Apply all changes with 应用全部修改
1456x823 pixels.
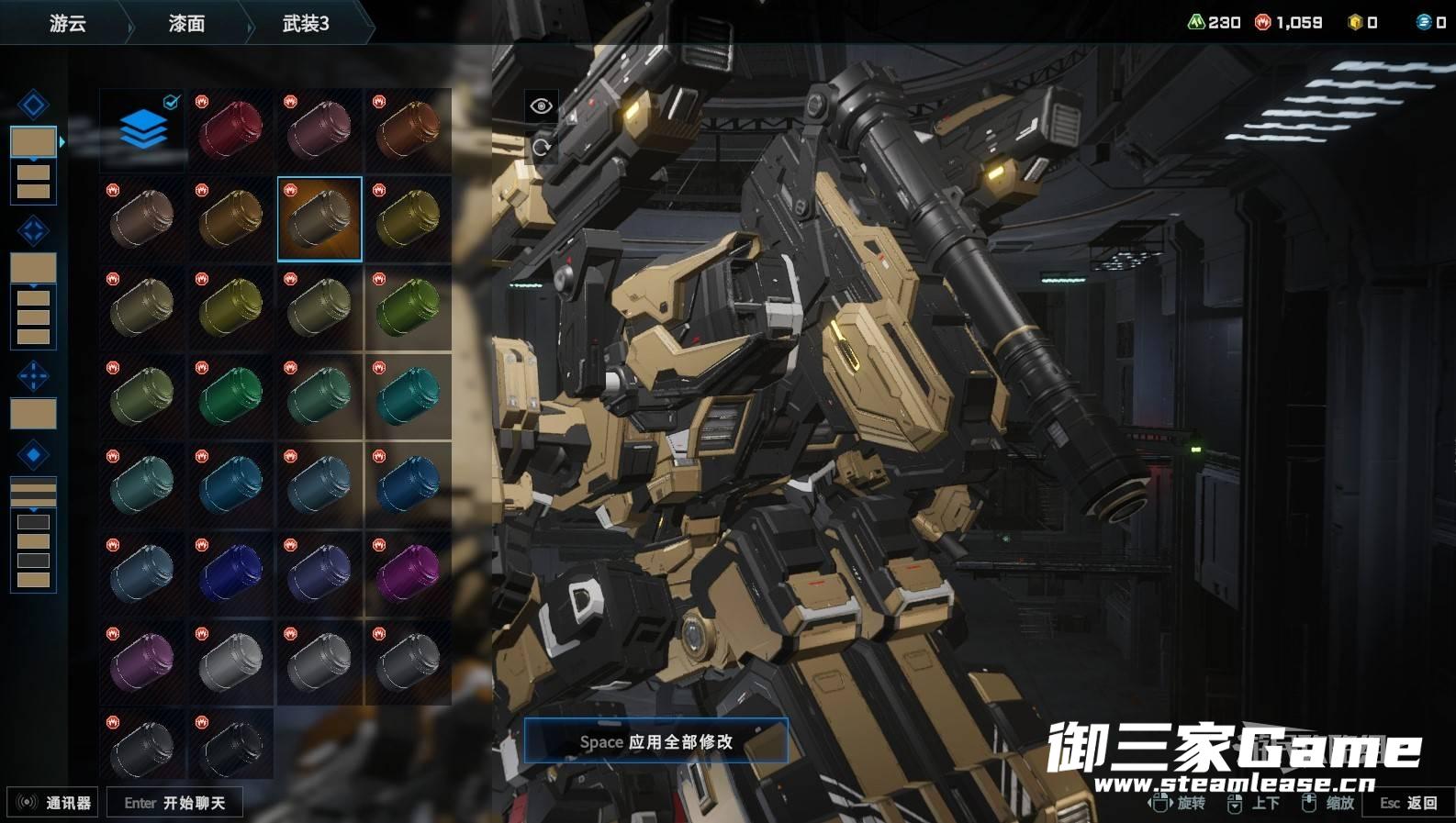click(x=655, y=741)
